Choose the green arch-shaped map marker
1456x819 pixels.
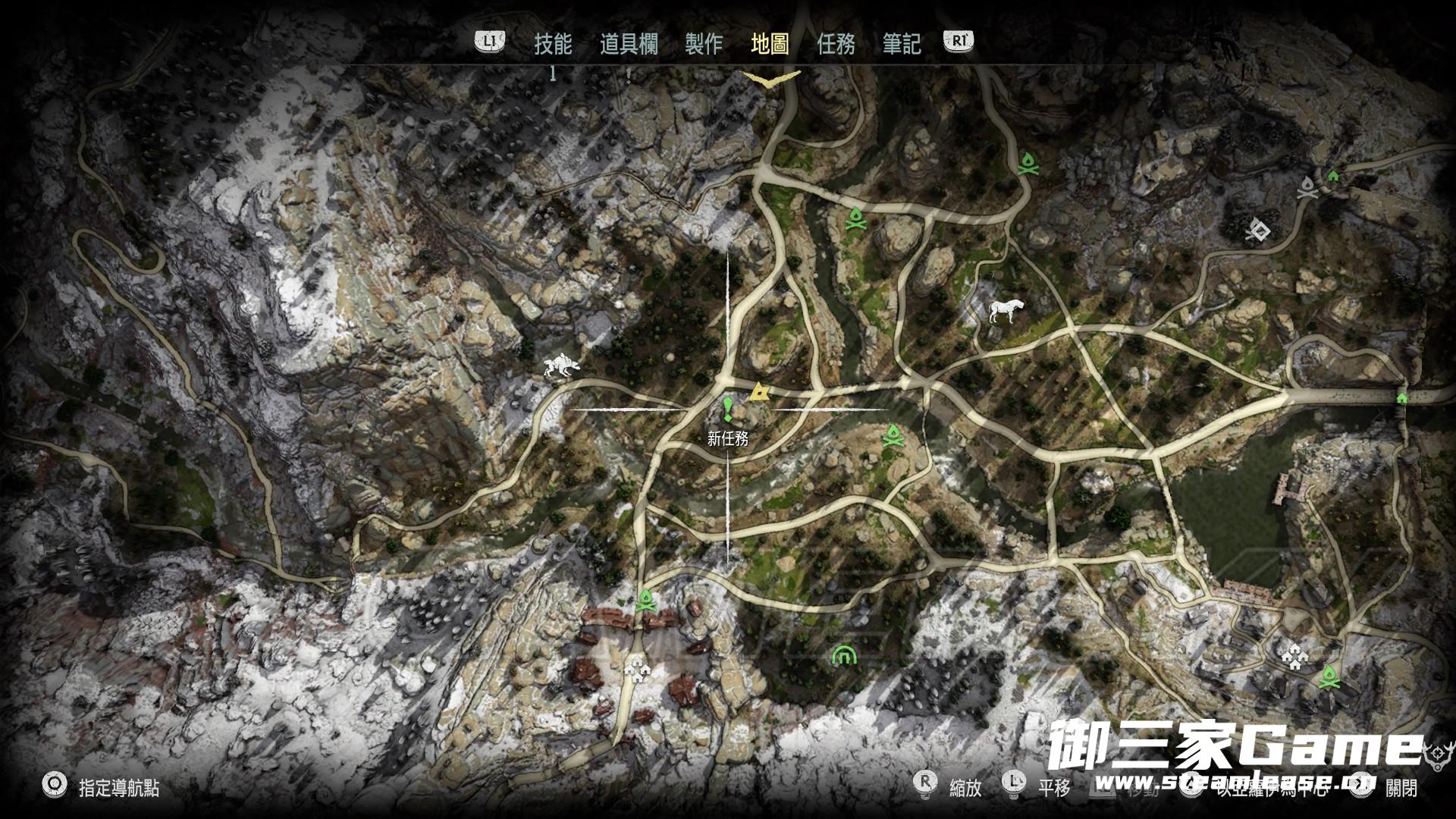pyautogui.click(x=842, y=654)
